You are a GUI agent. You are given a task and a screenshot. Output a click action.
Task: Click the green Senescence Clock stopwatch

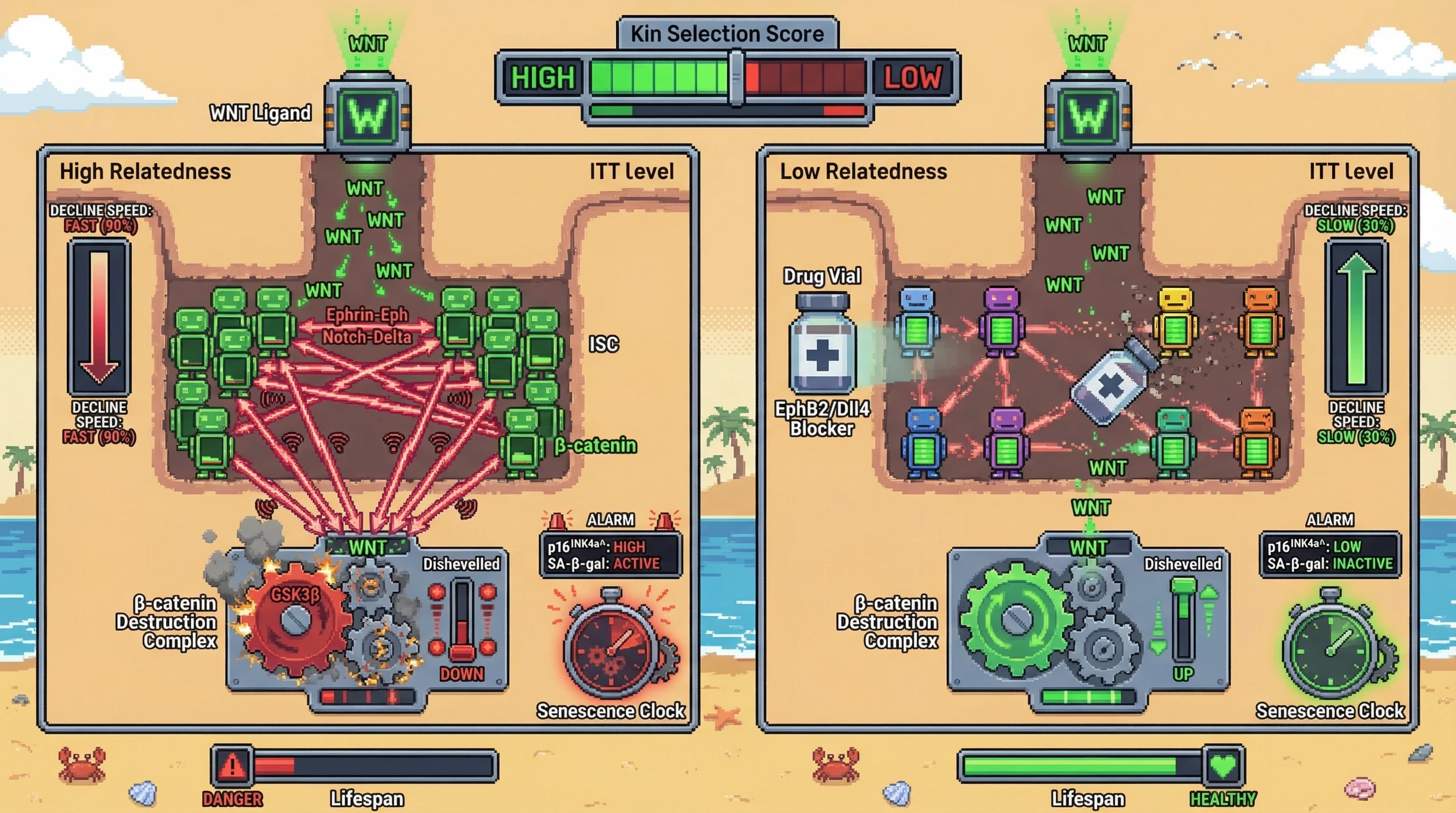pos(1331,645)
